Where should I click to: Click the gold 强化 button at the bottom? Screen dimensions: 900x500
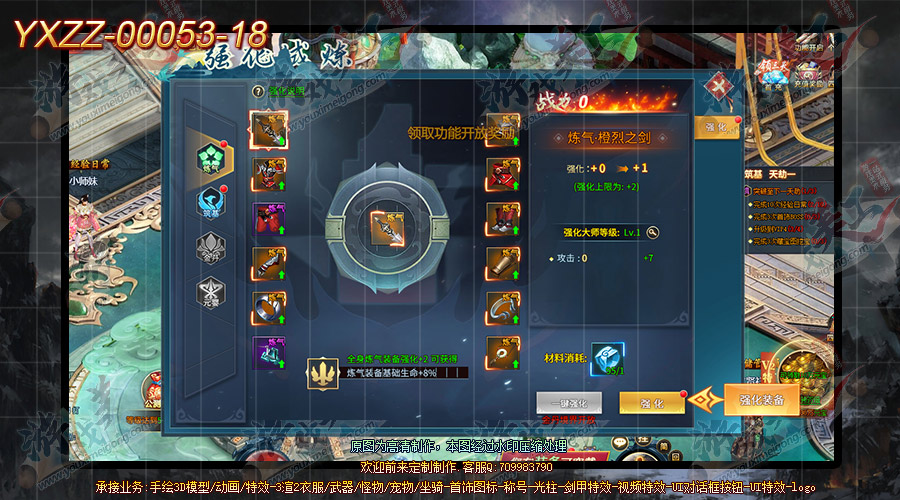(x=652, y=402)
